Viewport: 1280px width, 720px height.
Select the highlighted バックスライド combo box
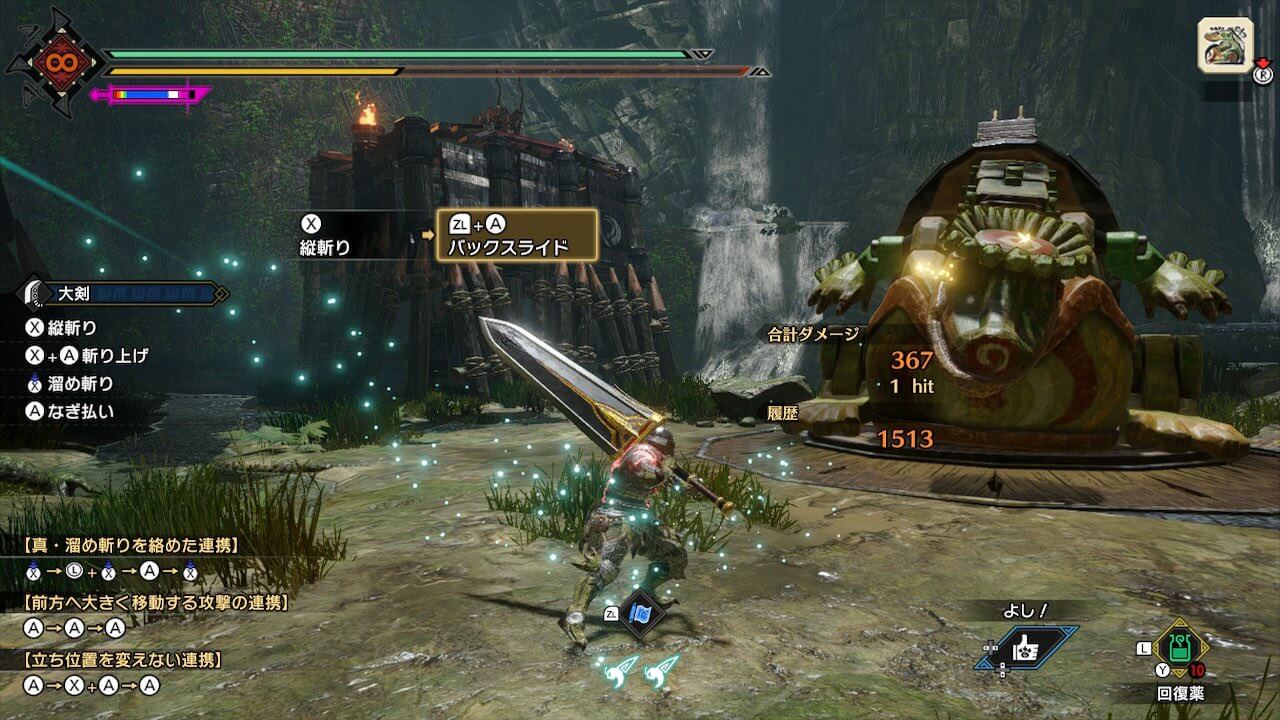(x=517, y=235)
